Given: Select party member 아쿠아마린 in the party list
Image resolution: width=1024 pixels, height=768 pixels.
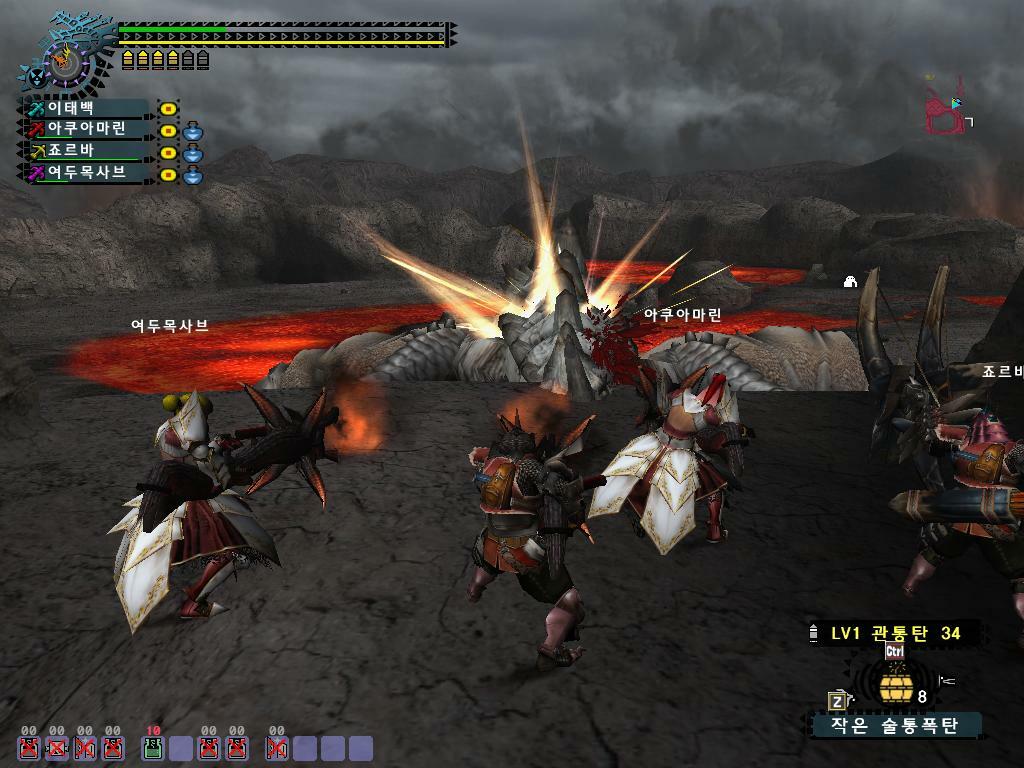Looking at the screenshot, I should (88, 130).
